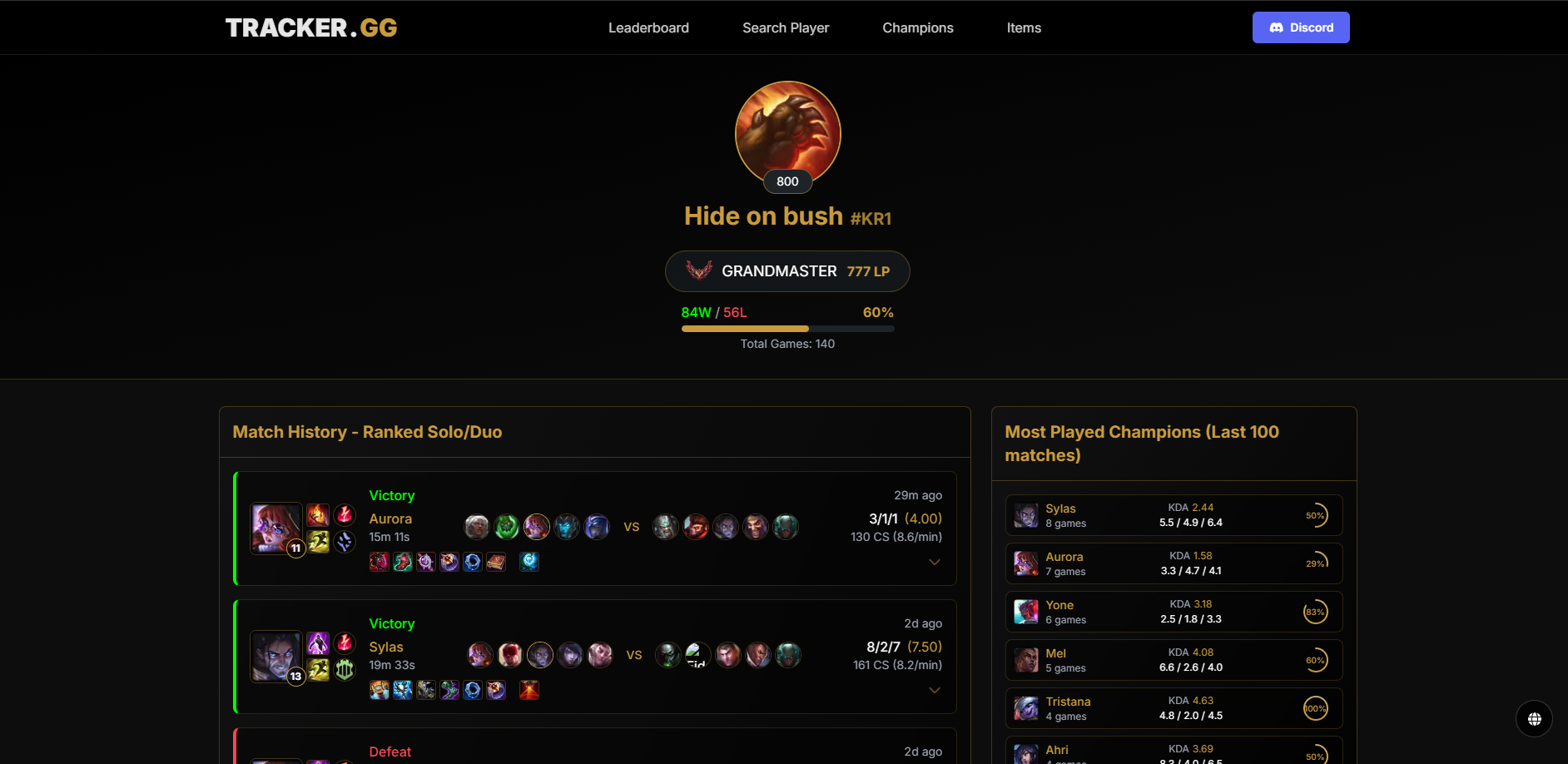
Task: Choose the Yone champion stats row
Action: (x=1174, y=612)
